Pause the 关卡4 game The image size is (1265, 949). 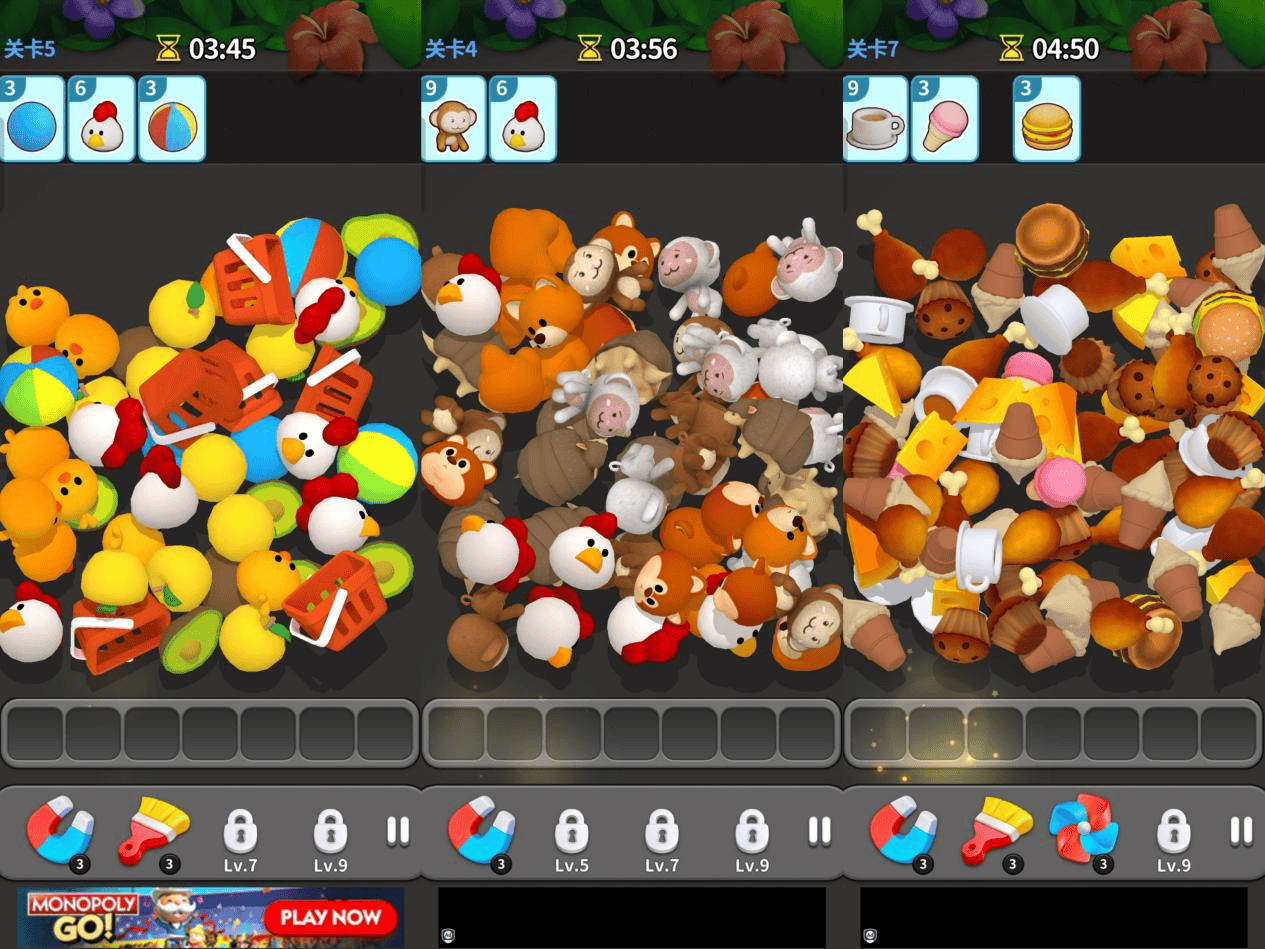(819, 831)
